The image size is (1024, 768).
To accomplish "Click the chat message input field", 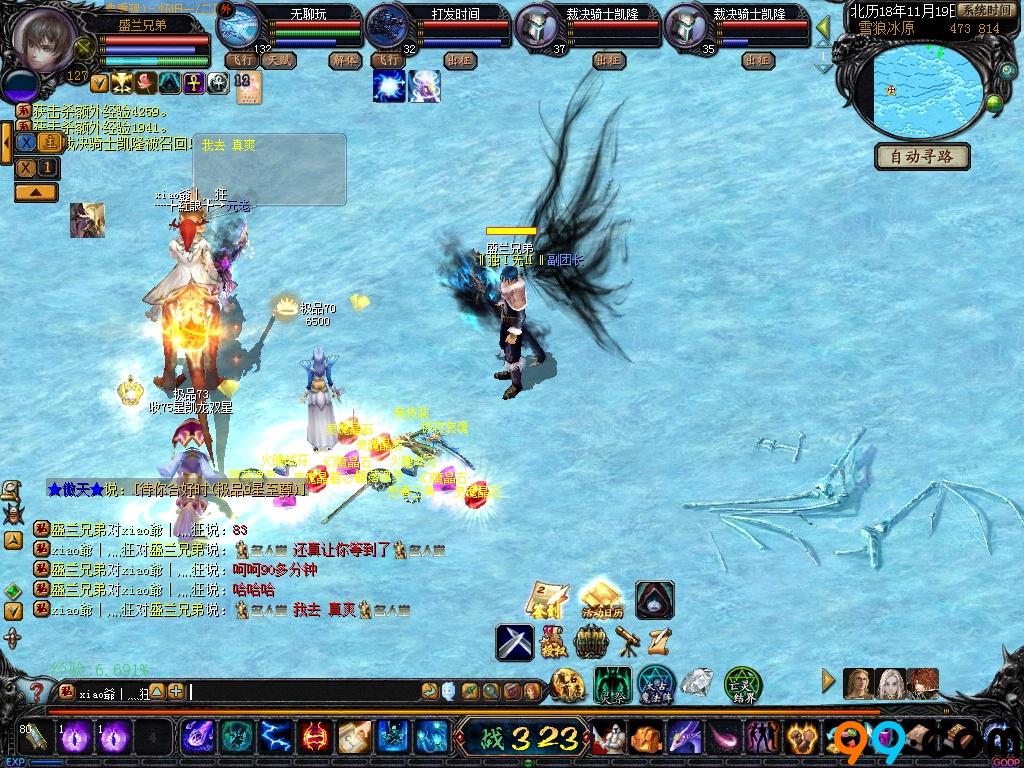I will [x=300, y=691].
